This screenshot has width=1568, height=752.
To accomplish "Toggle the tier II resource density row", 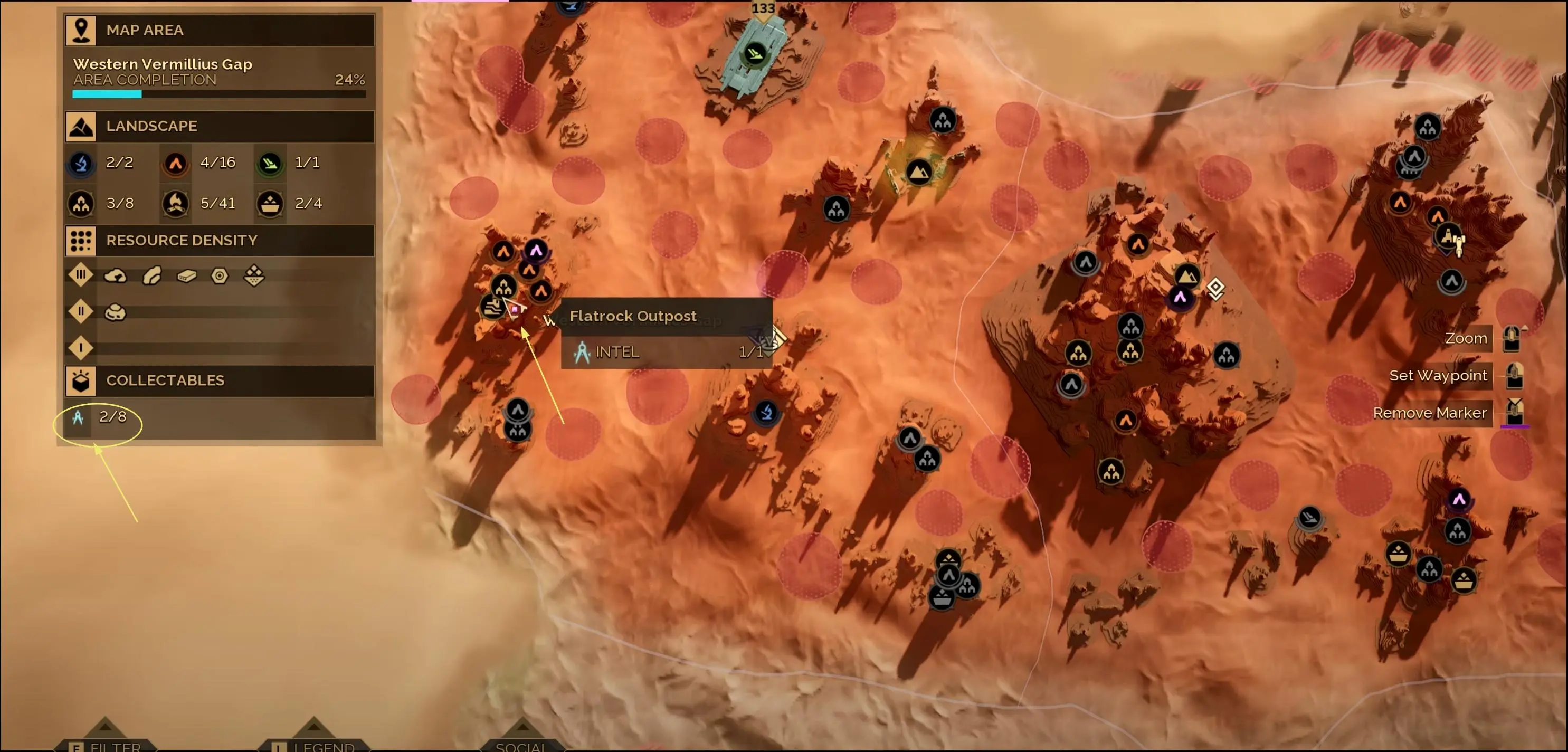I will (81, 311).
